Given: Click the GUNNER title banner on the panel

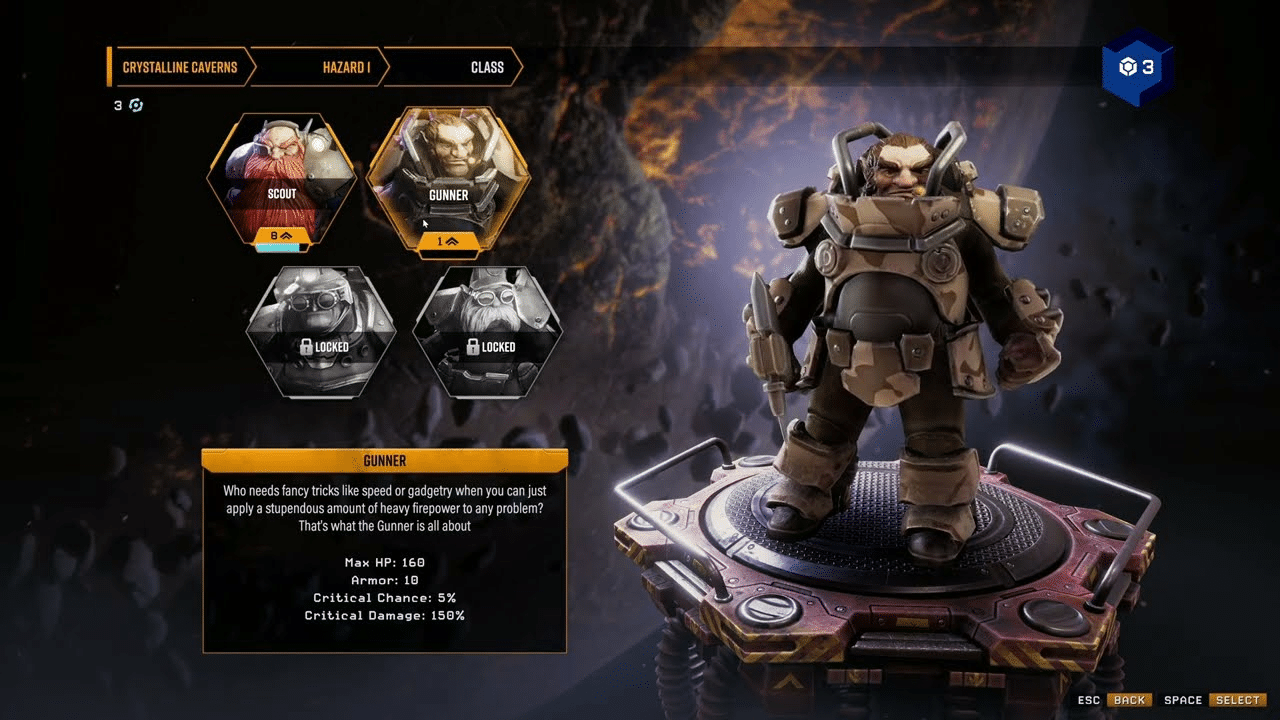Looking at the screenshot, I should pos(385,461).
